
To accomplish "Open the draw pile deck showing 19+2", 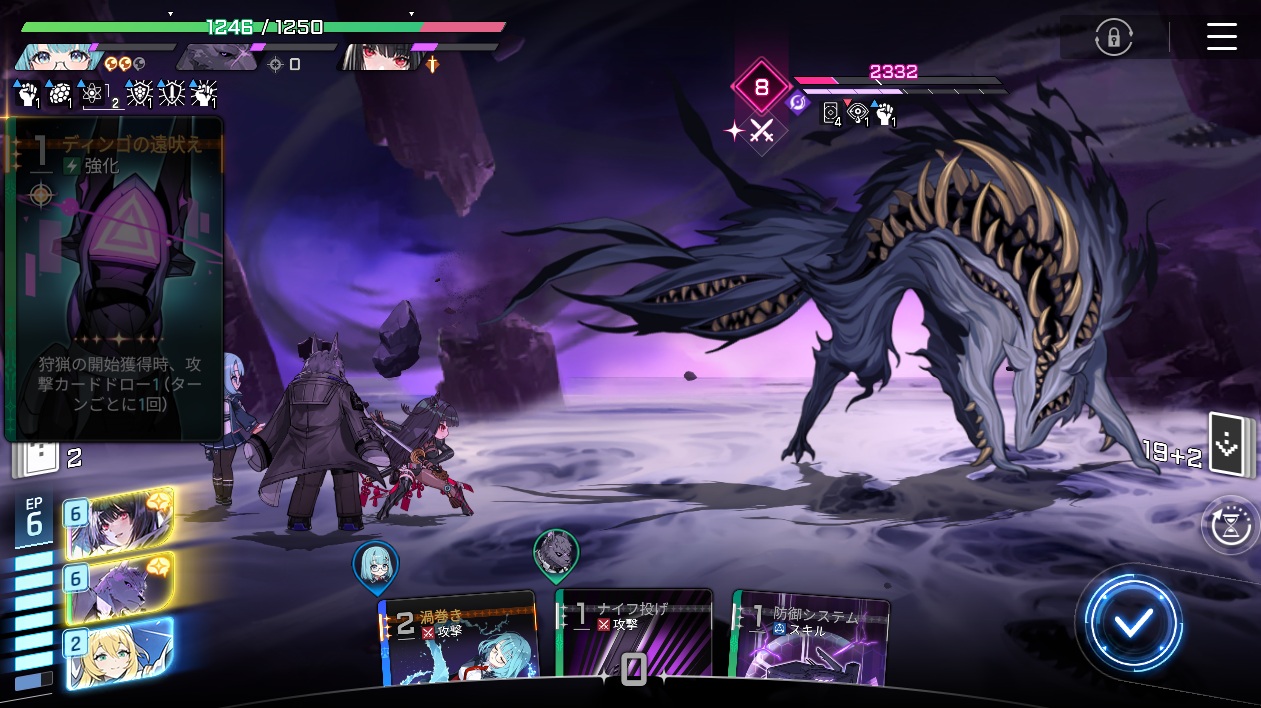I will [1226, 445].
